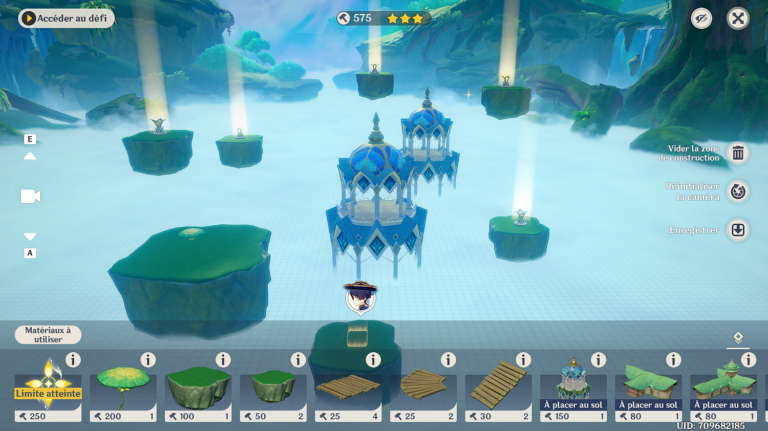Select the glowing star item marked Limite atteinte

point(48,390)
